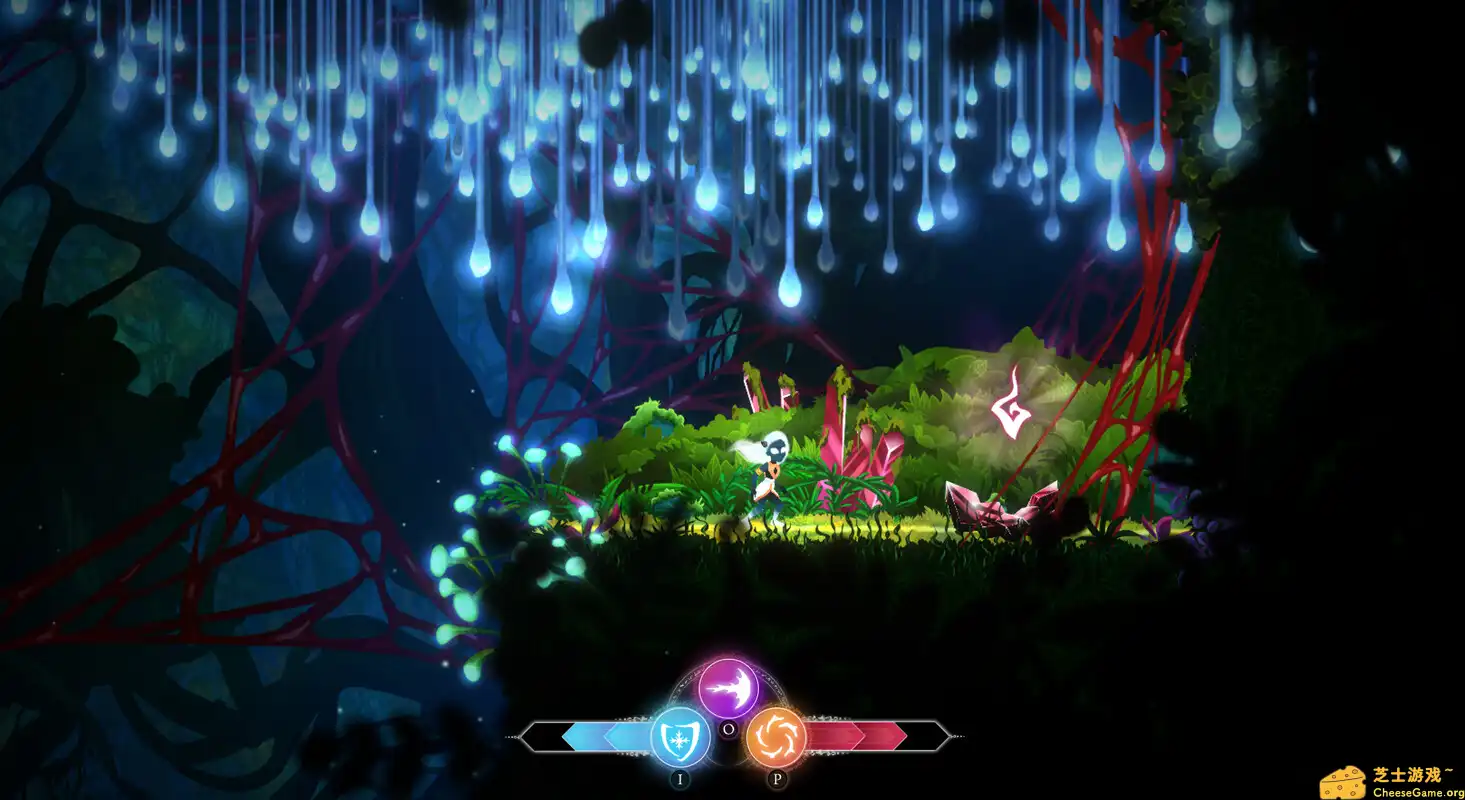
Task: Click the glowing red spirit sigil on the hillside
Action: [x=1010, y=404]
